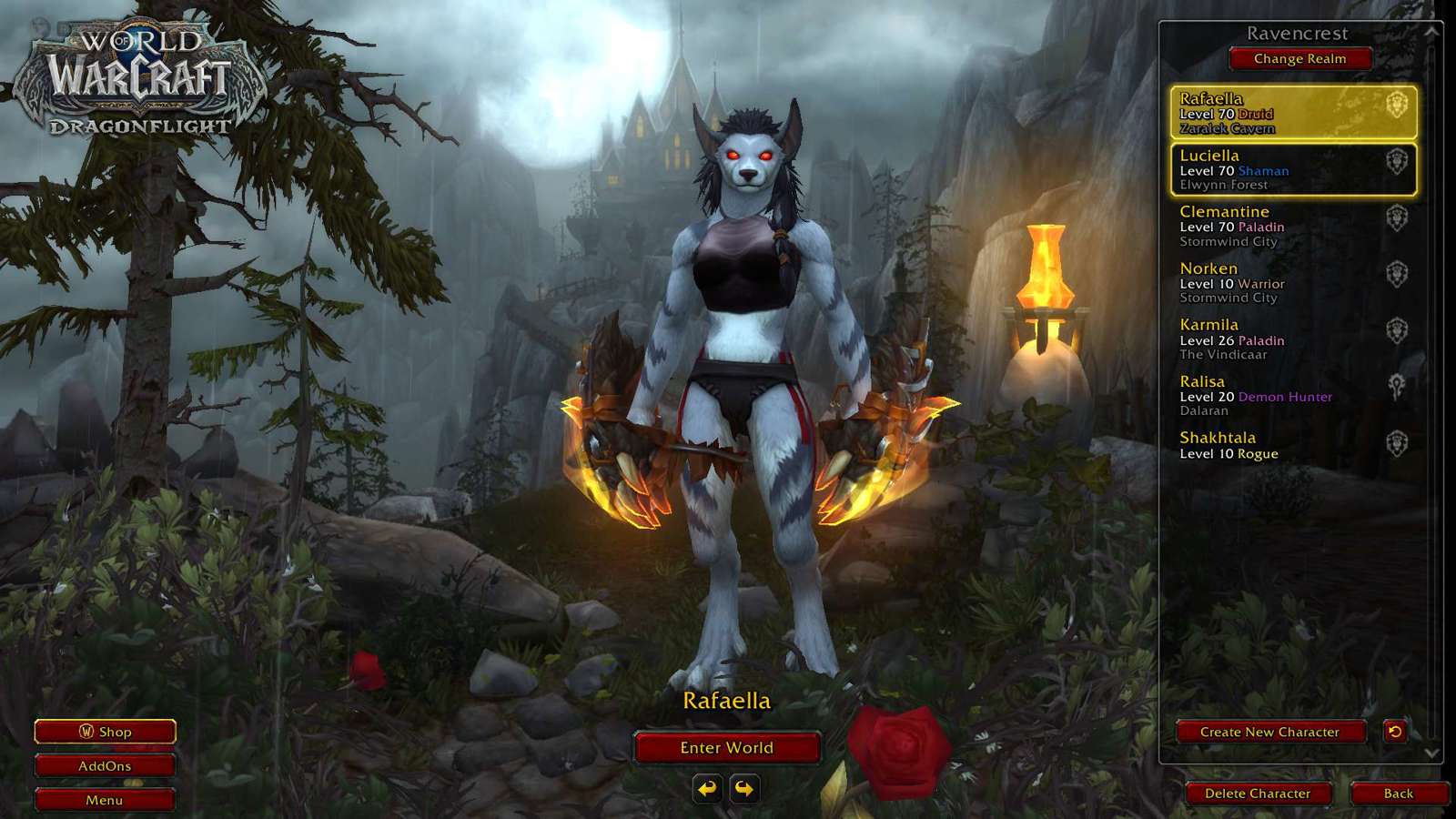Open the AddOns list
This screenshot has height=819, width=1456.
point(105,766)
